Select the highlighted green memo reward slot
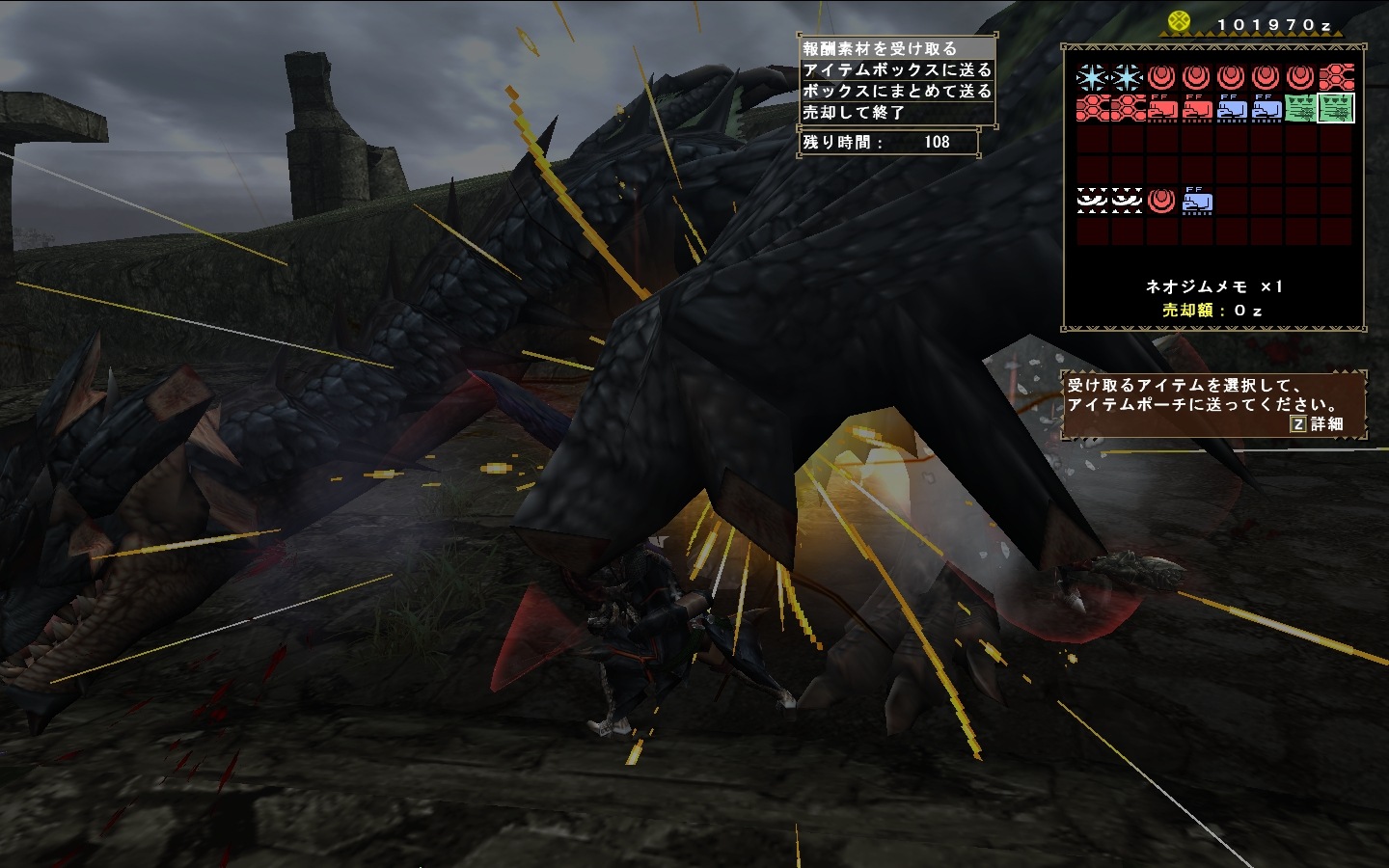The image size is (1389, 868). pos(1336,108)
